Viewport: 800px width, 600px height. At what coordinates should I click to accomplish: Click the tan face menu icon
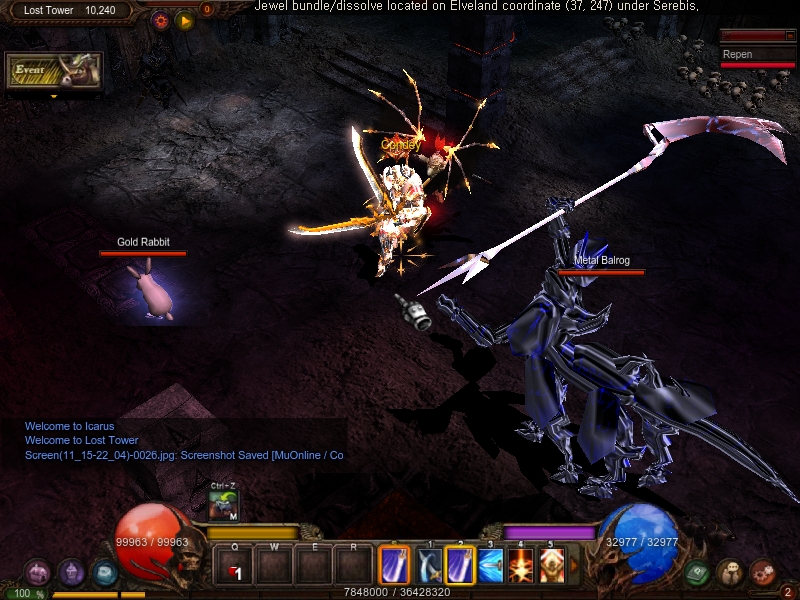730,572
